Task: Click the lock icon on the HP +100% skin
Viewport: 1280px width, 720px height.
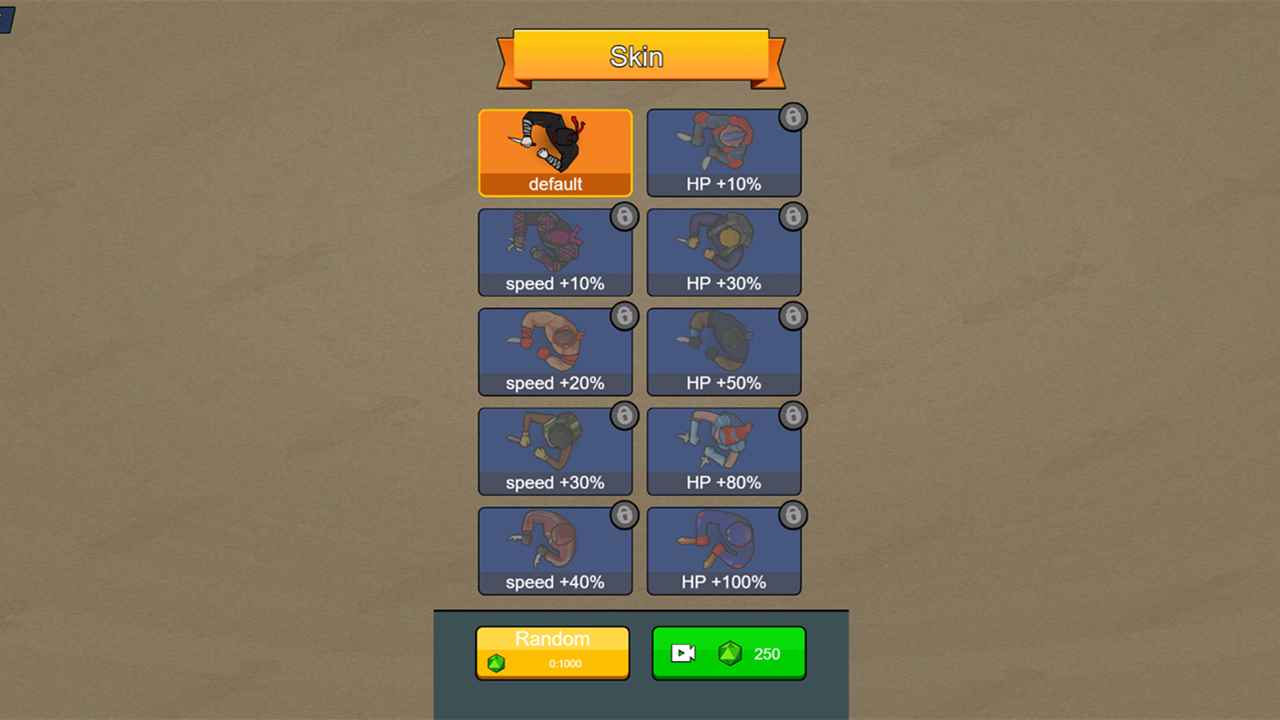Action: click(793, 516)
